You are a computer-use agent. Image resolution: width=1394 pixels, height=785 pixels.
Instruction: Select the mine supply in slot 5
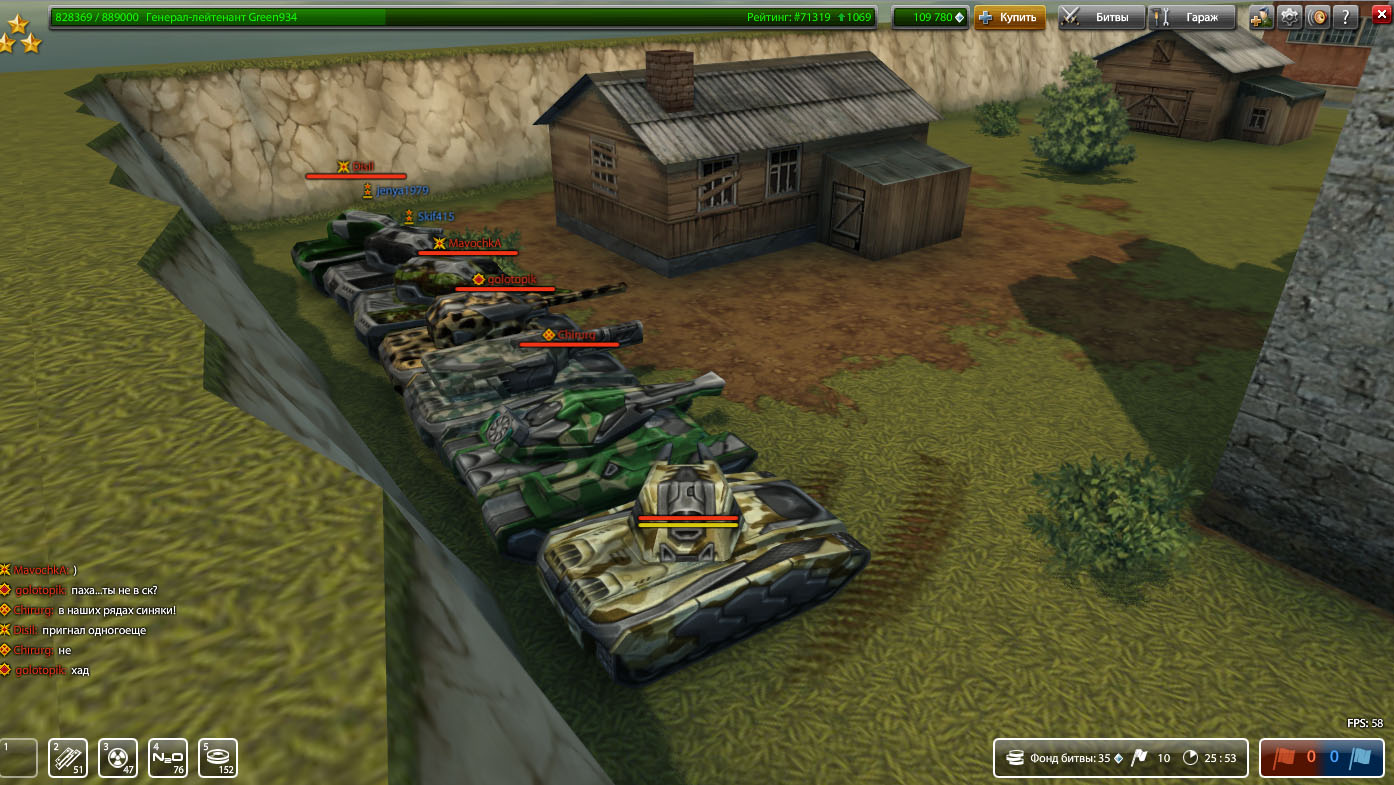tap(218, 758)
